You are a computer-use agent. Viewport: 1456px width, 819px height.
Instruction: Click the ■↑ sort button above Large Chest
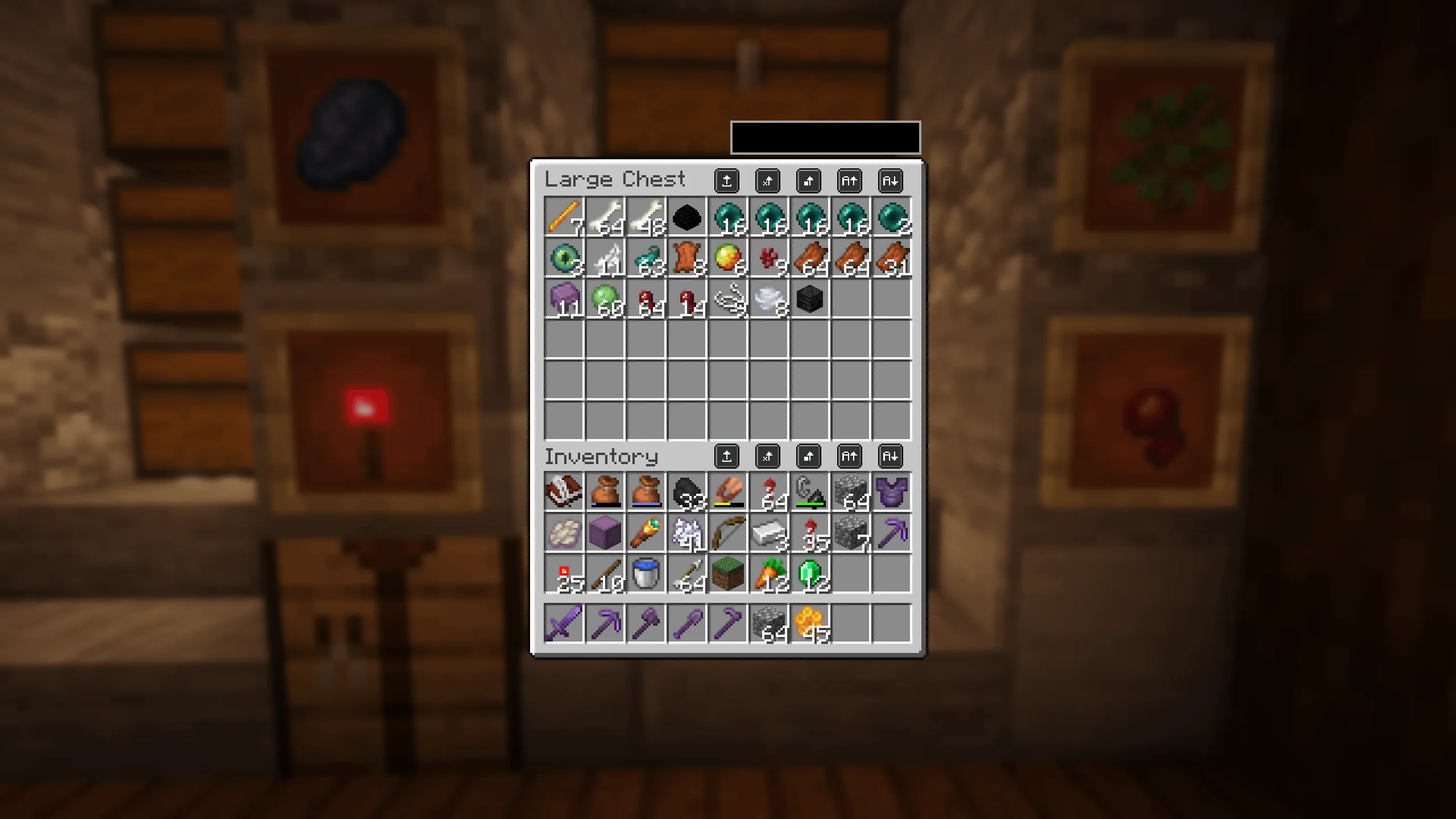pyautogui.click(x=809, y=182)
